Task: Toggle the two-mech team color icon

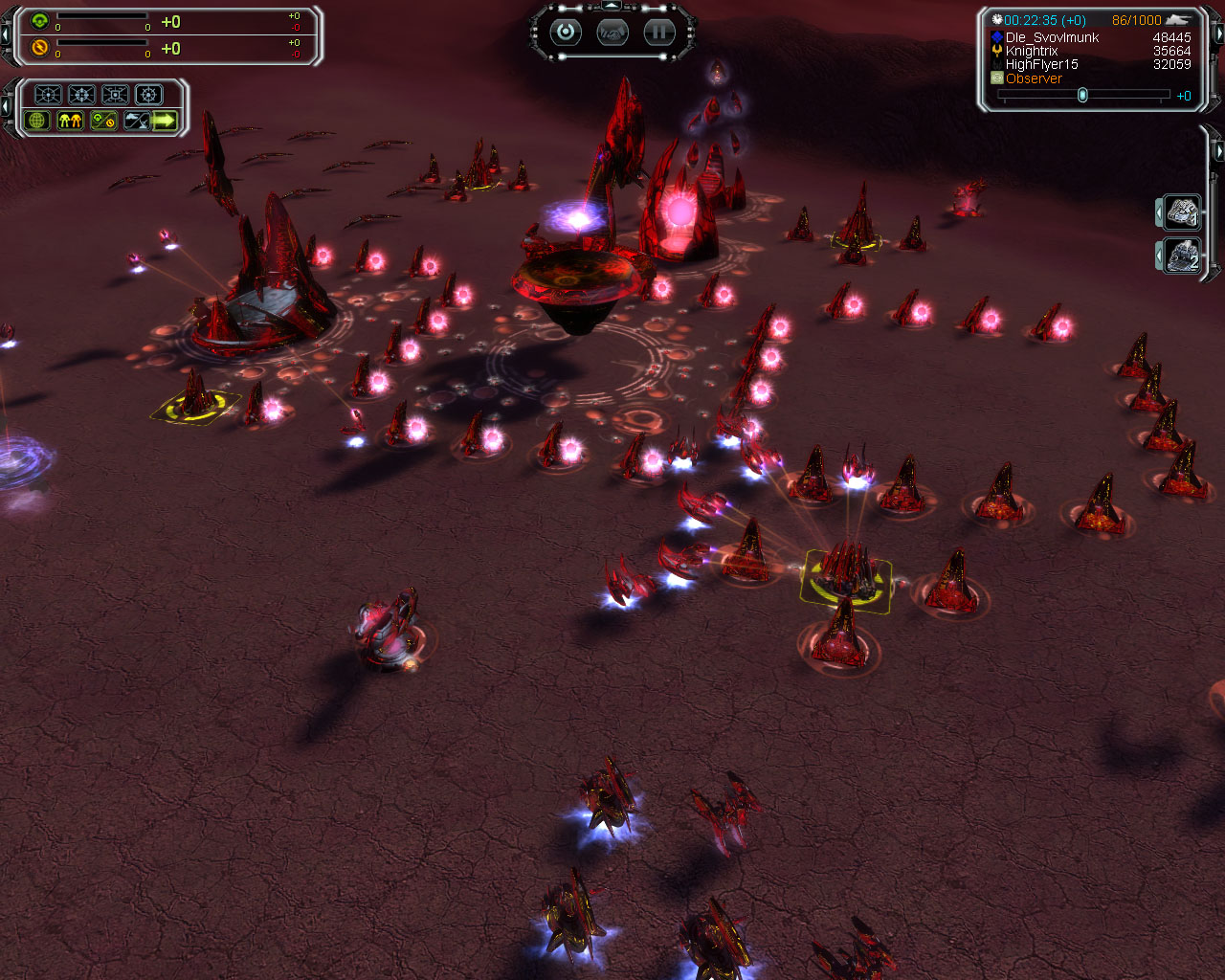Action: point(70,121)
